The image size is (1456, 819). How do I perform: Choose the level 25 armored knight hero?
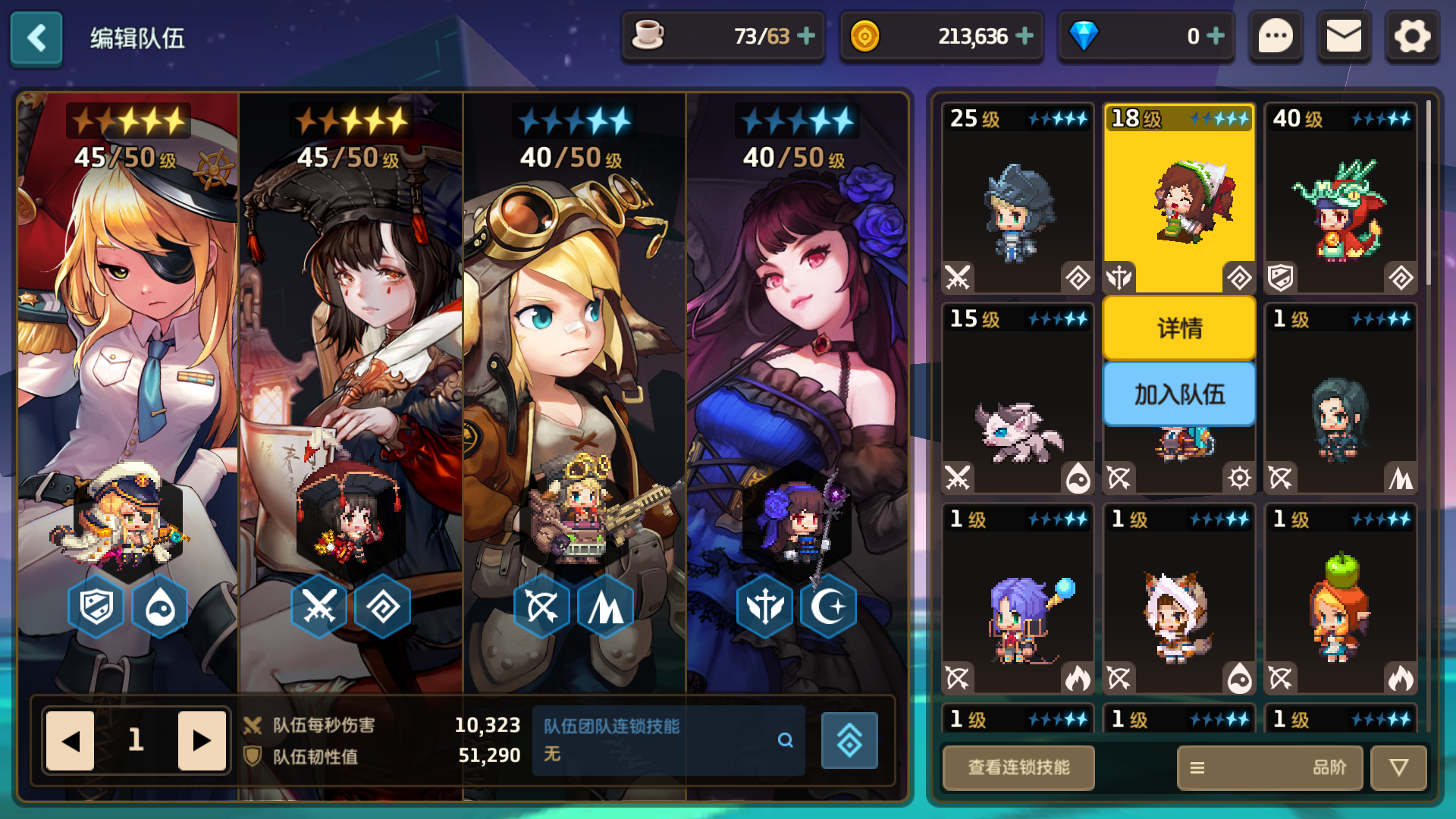[x=1017, y=199]
